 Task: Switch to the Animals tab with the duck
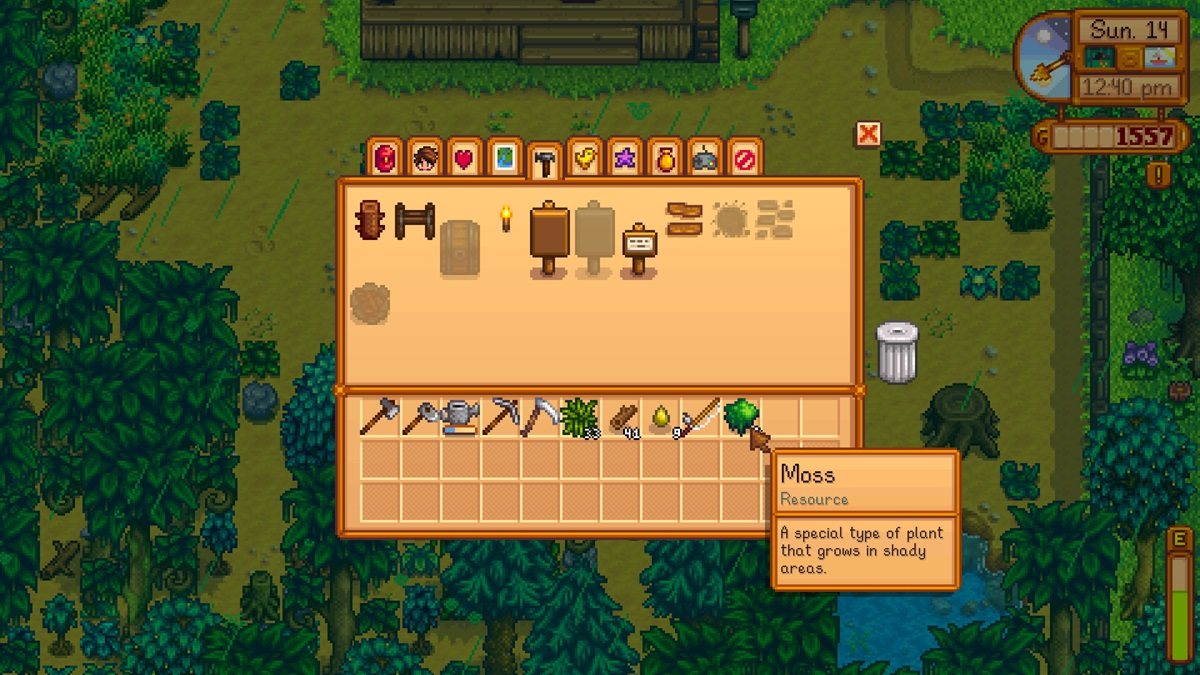(x=585, y=158)
